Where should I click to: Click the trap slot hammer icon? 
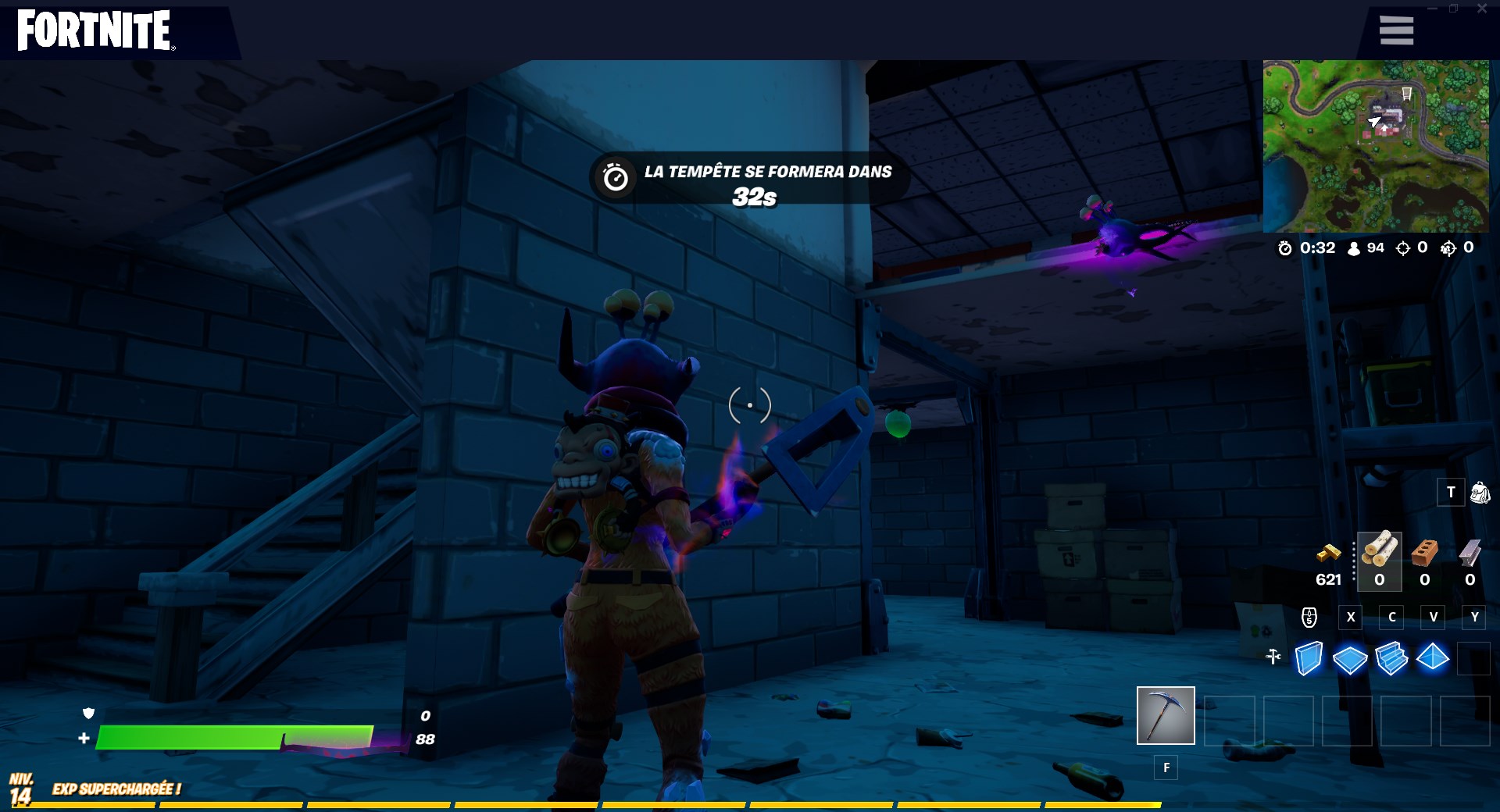pos(1272,657)
